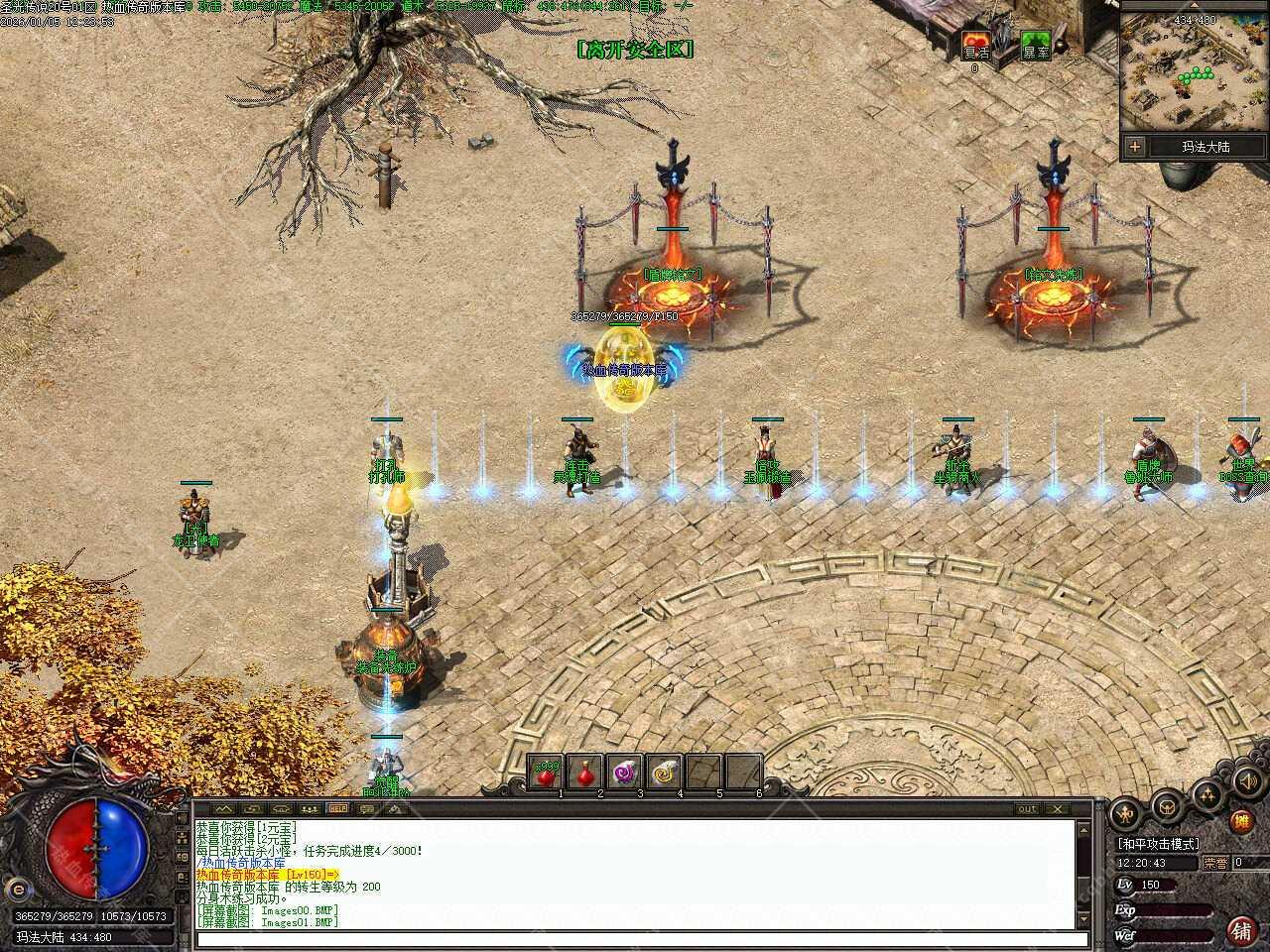Use the x999 red potion in slot 1
This screenshot has height=952, width=1270.
tap(545, 773)
